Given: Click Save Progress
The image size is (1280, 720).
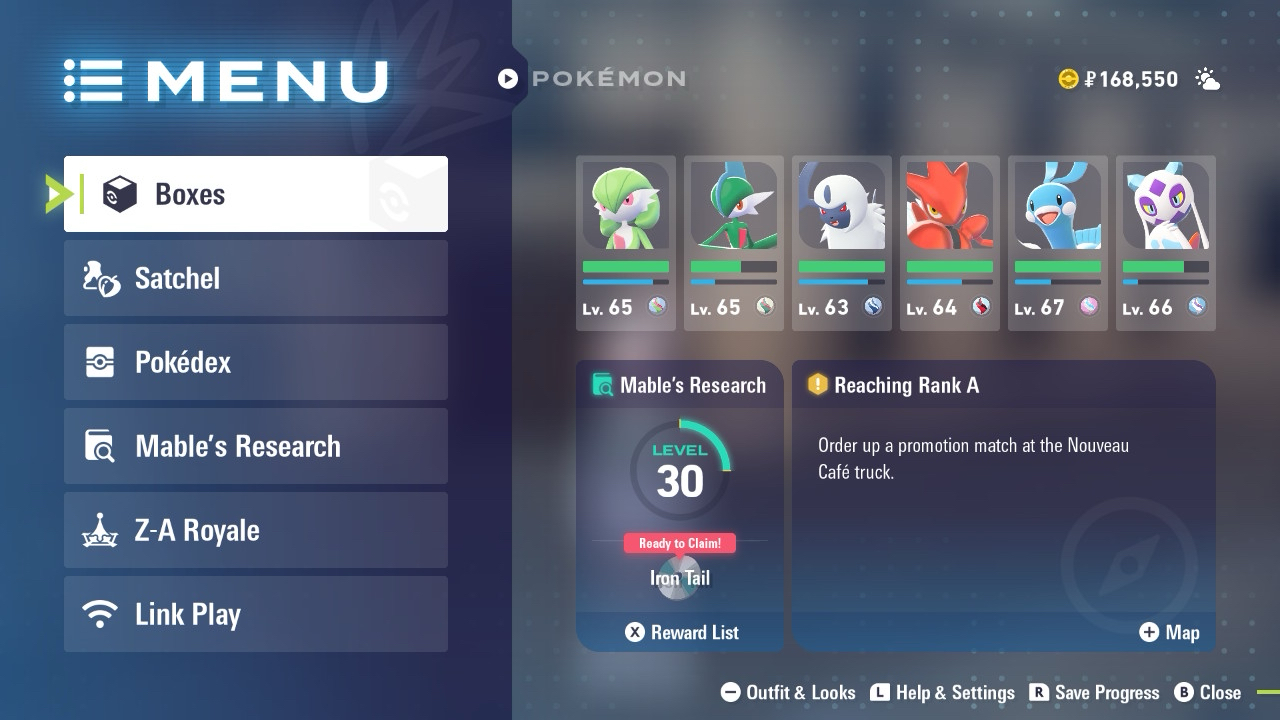Looking at the screenshot, I should coord(1094,692).
